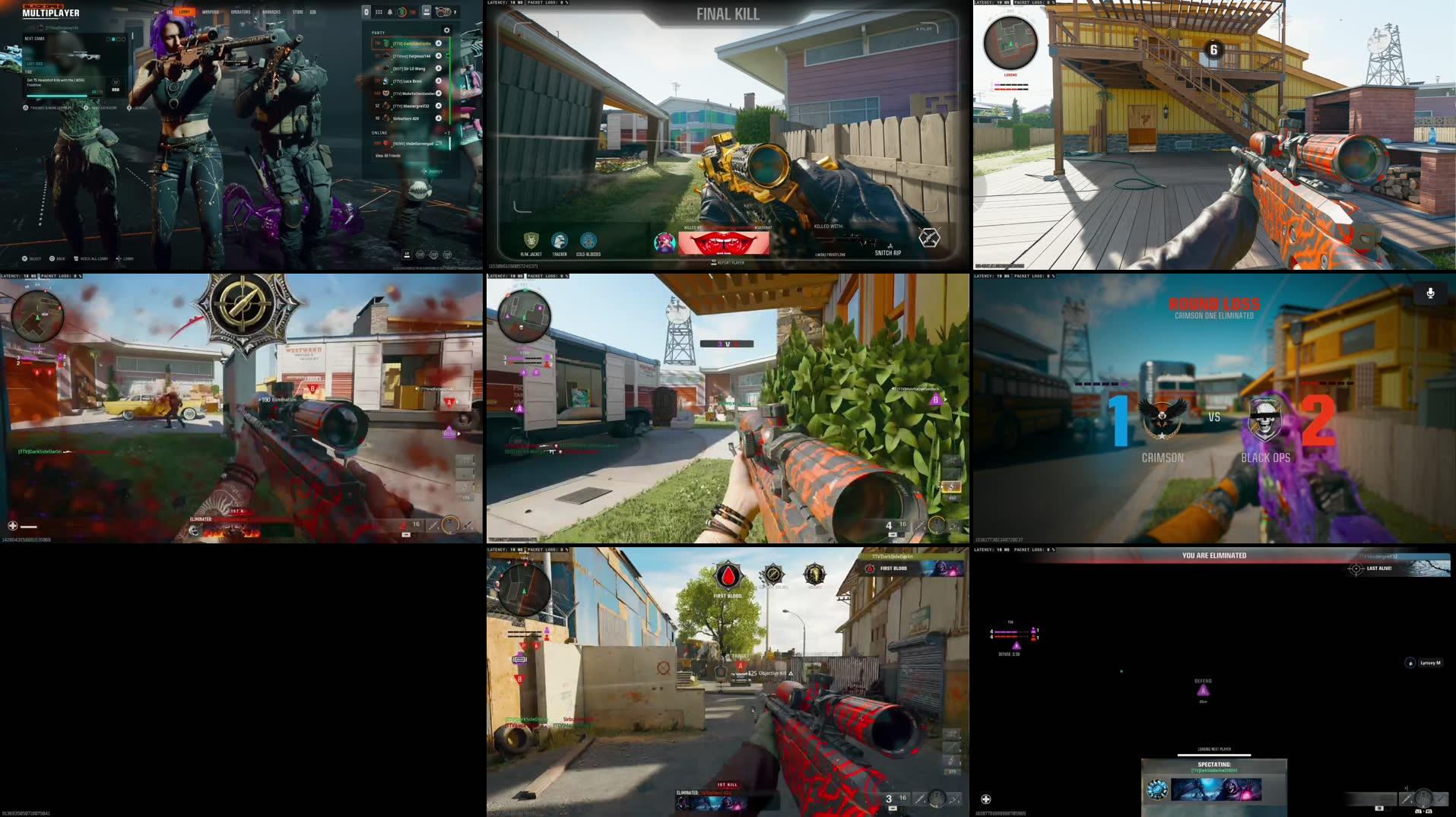Mute Sirbutters 420 in the party list

[x=439, y=118]
